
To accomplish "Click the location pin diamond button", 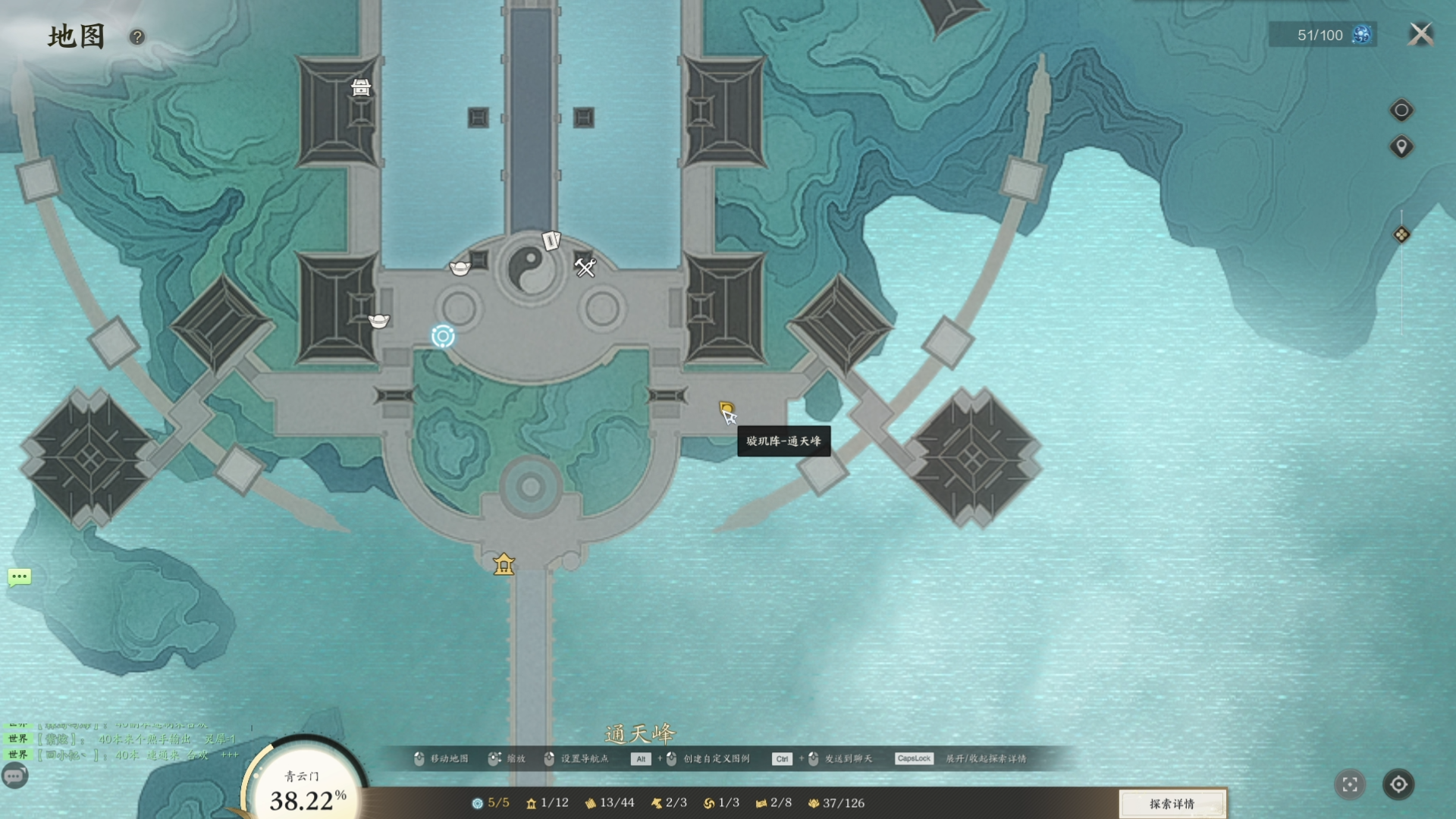I will pos(1401,146).
